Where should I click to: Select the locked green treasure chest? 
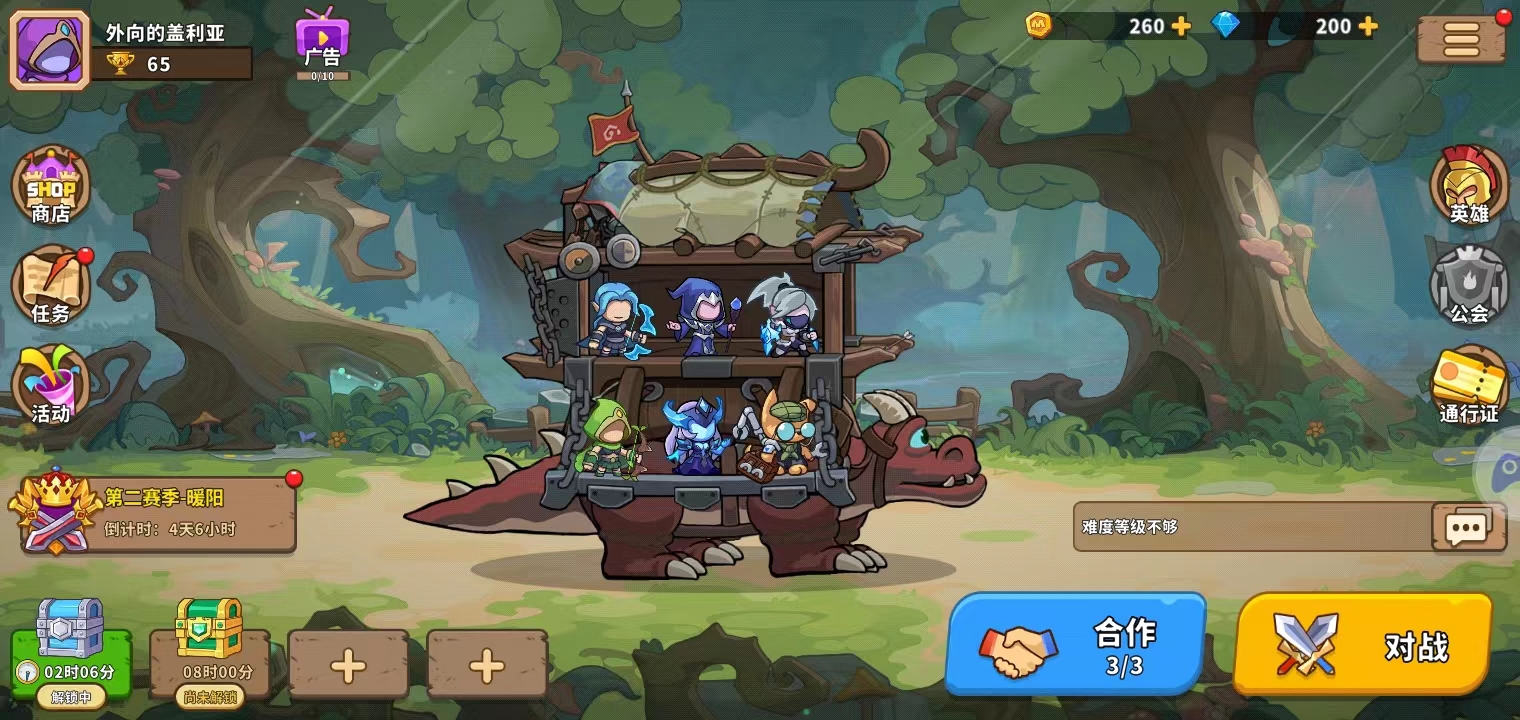tap(210, 645)
